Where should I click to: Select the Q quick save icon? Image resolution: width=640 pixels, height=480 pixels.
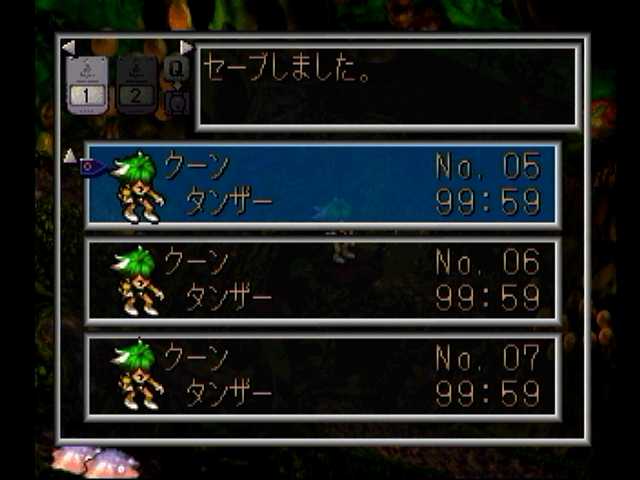(x=176, y=70)
